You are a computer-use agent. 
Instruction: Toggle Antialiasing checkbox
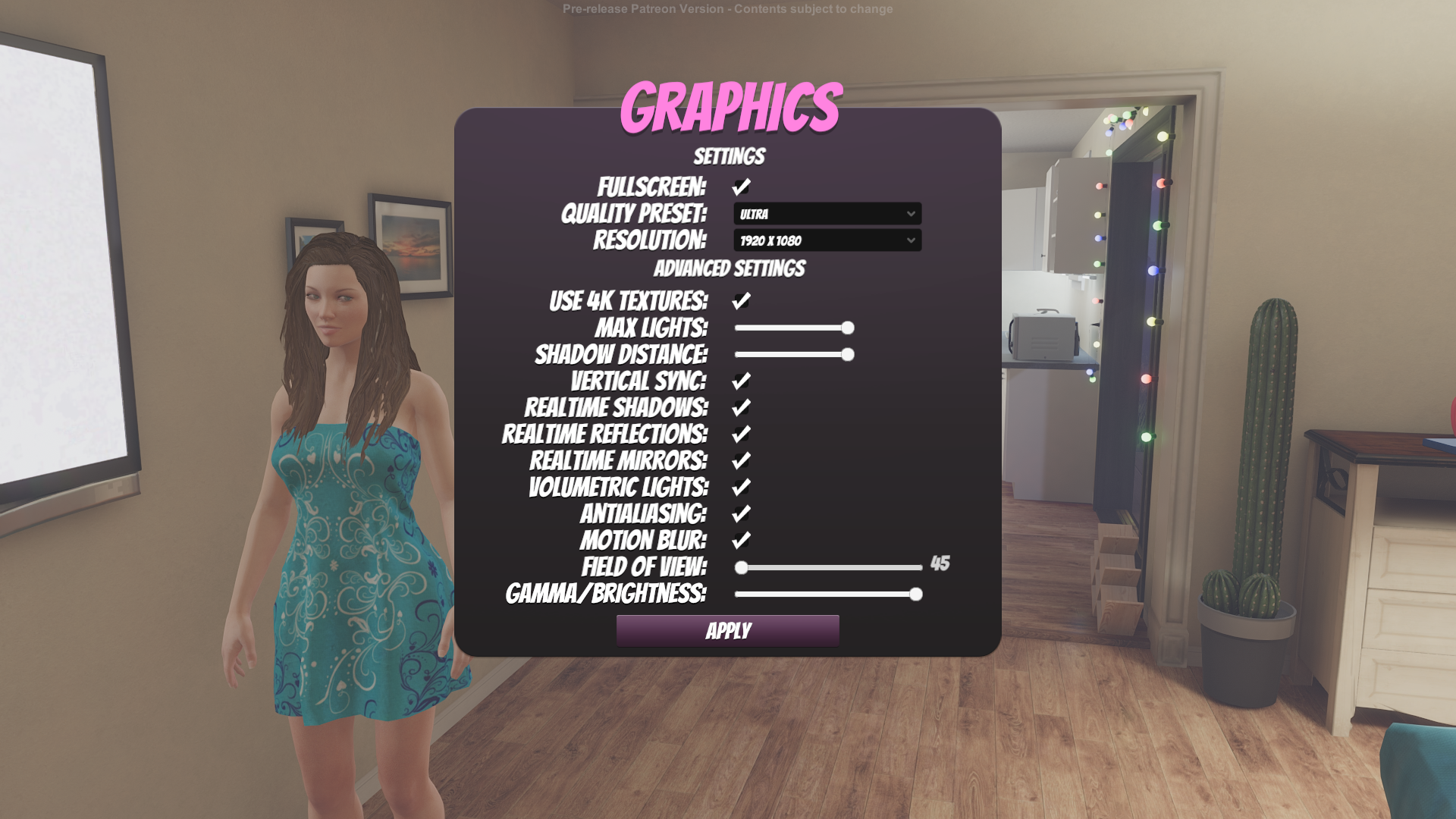(741, 513)
